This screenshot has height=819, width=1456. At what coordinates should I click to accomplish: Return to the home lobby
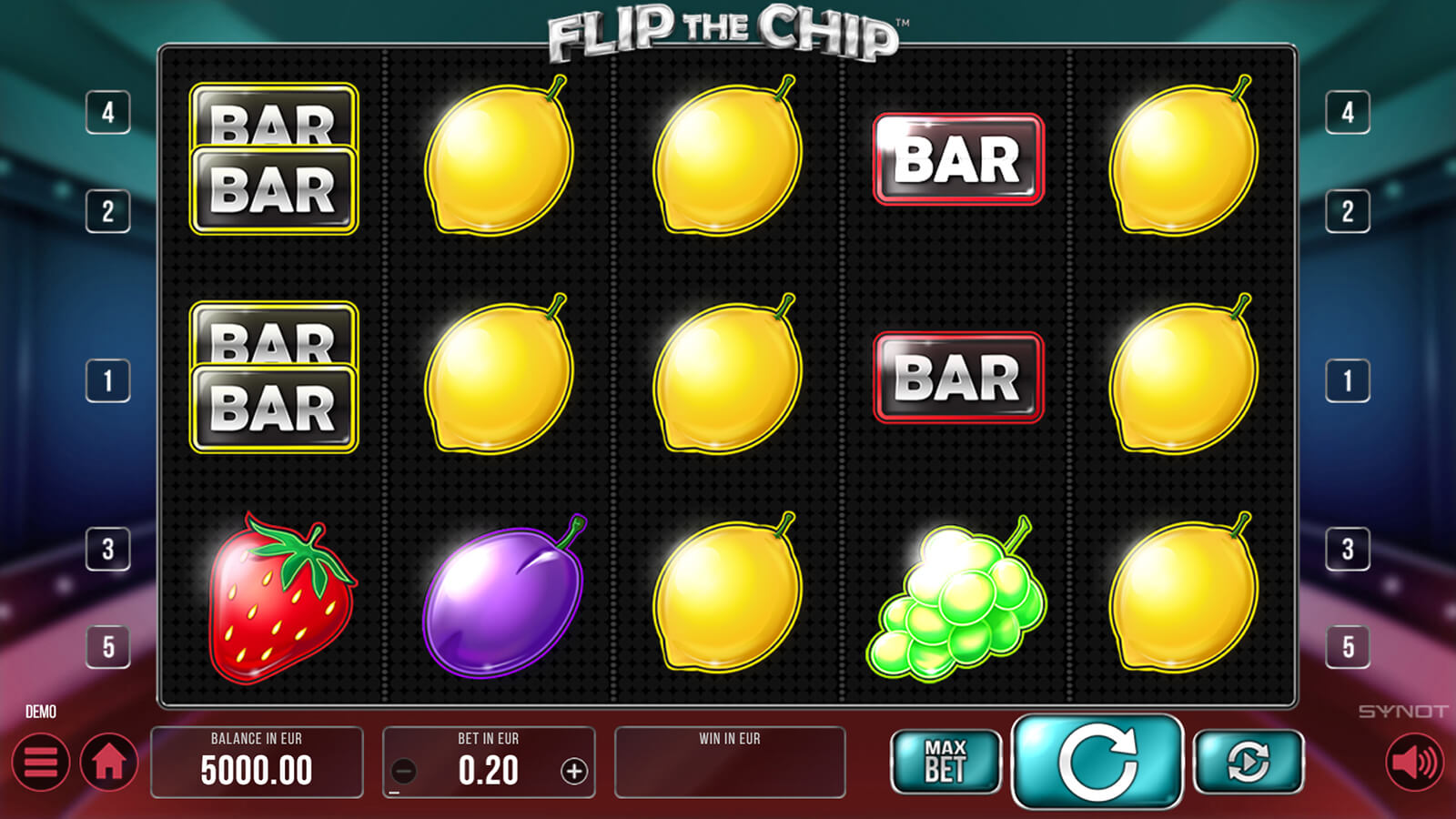click(109, 762)
